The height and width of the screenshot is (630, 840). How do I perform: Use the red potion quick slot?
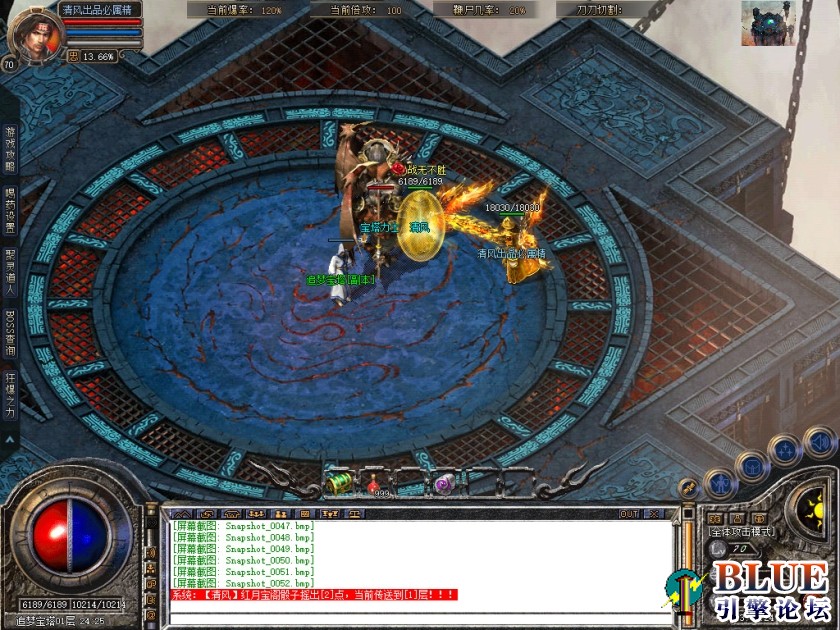tap(373, 483)
